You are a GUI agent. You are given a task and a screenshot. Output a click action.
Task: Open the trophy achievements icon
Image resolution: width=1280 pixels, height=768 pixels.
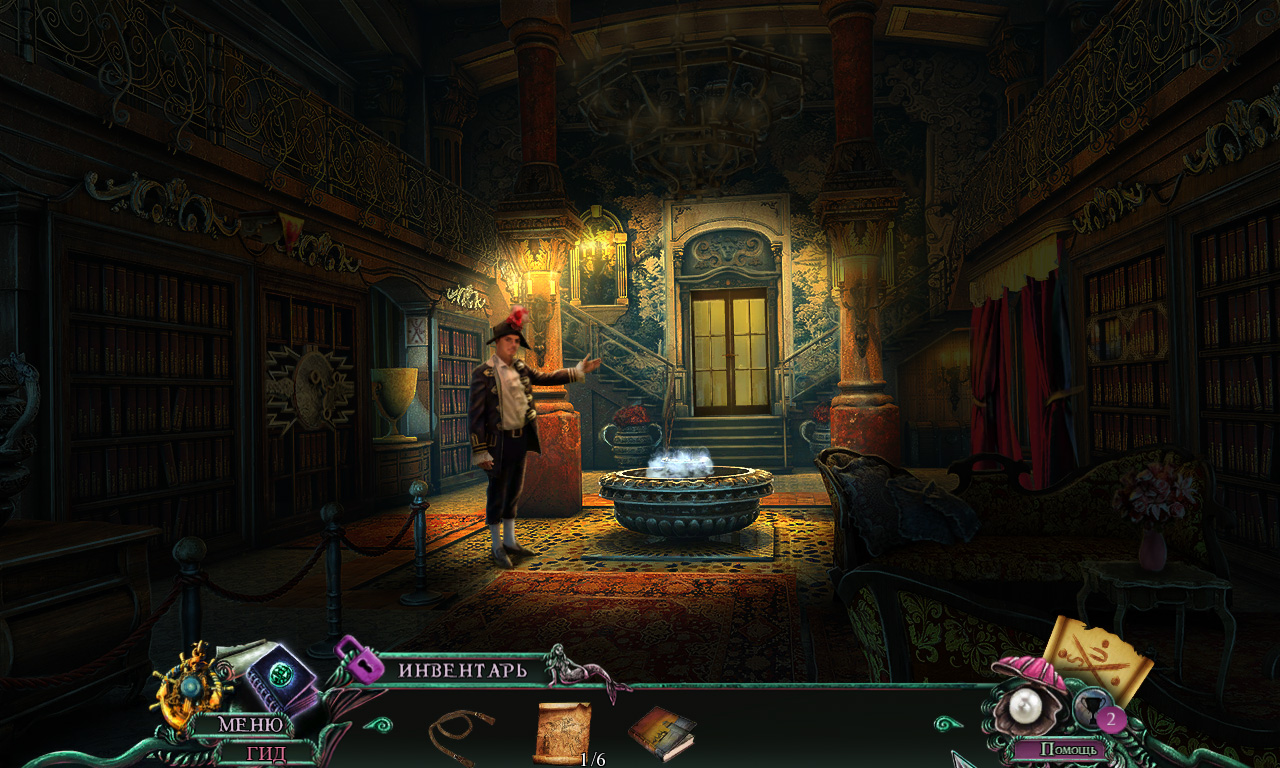1088,704
